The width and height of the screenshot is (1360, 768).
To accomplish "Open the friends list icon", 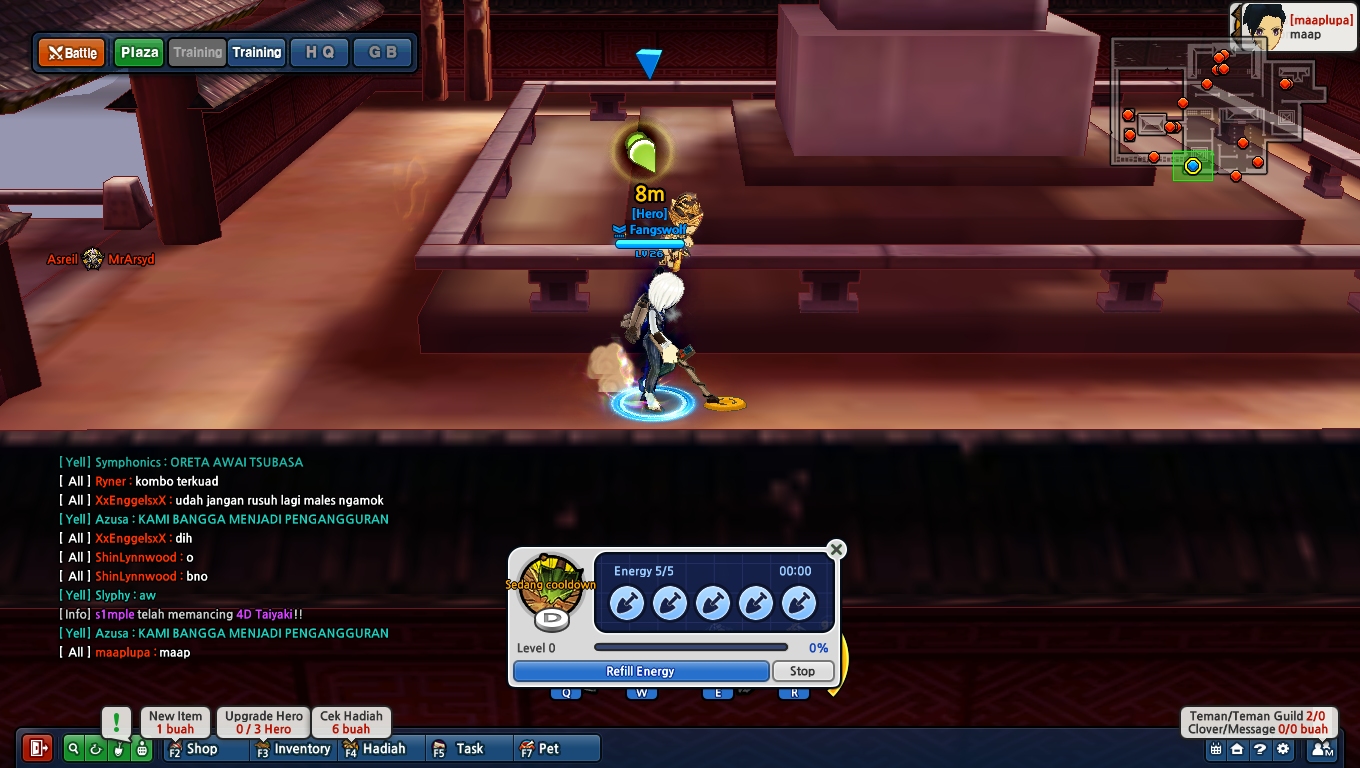I will point(1322,748).
